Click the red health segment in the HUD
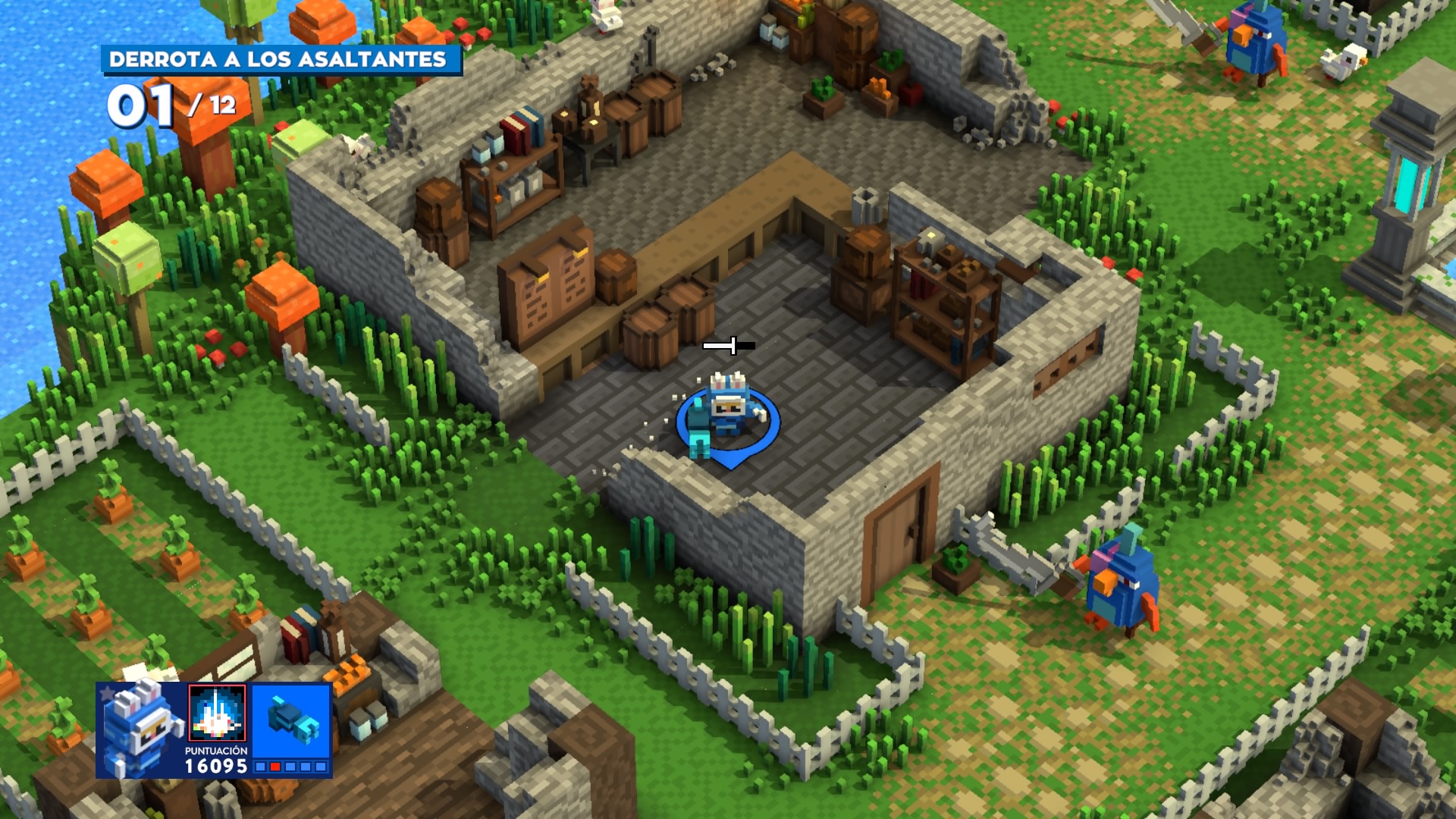The width and height of the screenshot is (1456, 819). click(x=274, y=767)
